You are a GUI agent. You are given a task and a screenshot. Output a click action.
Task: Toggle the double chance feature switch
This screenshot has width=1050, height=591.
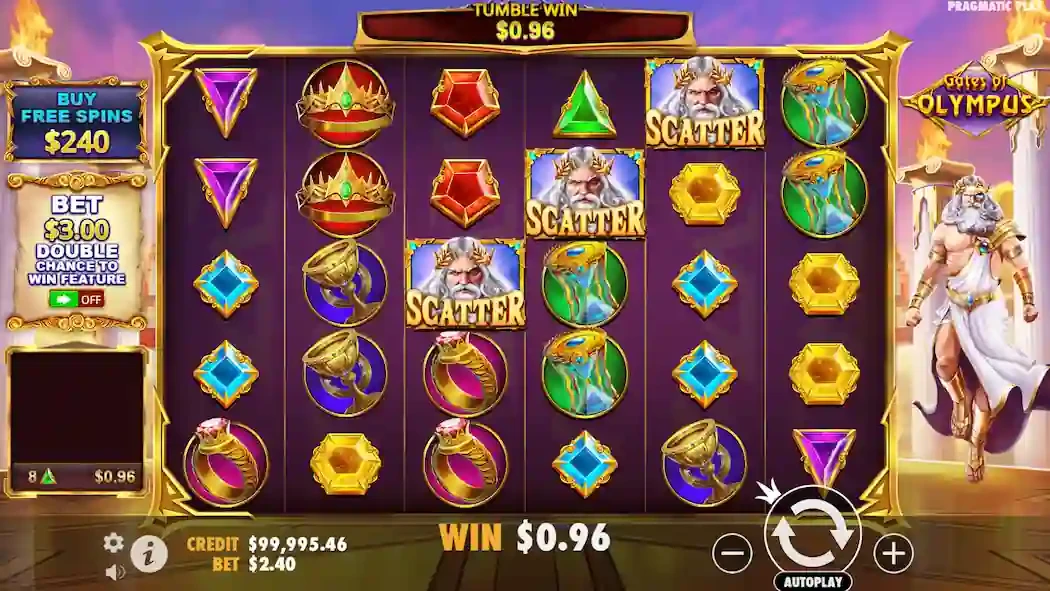click(77, 299)
